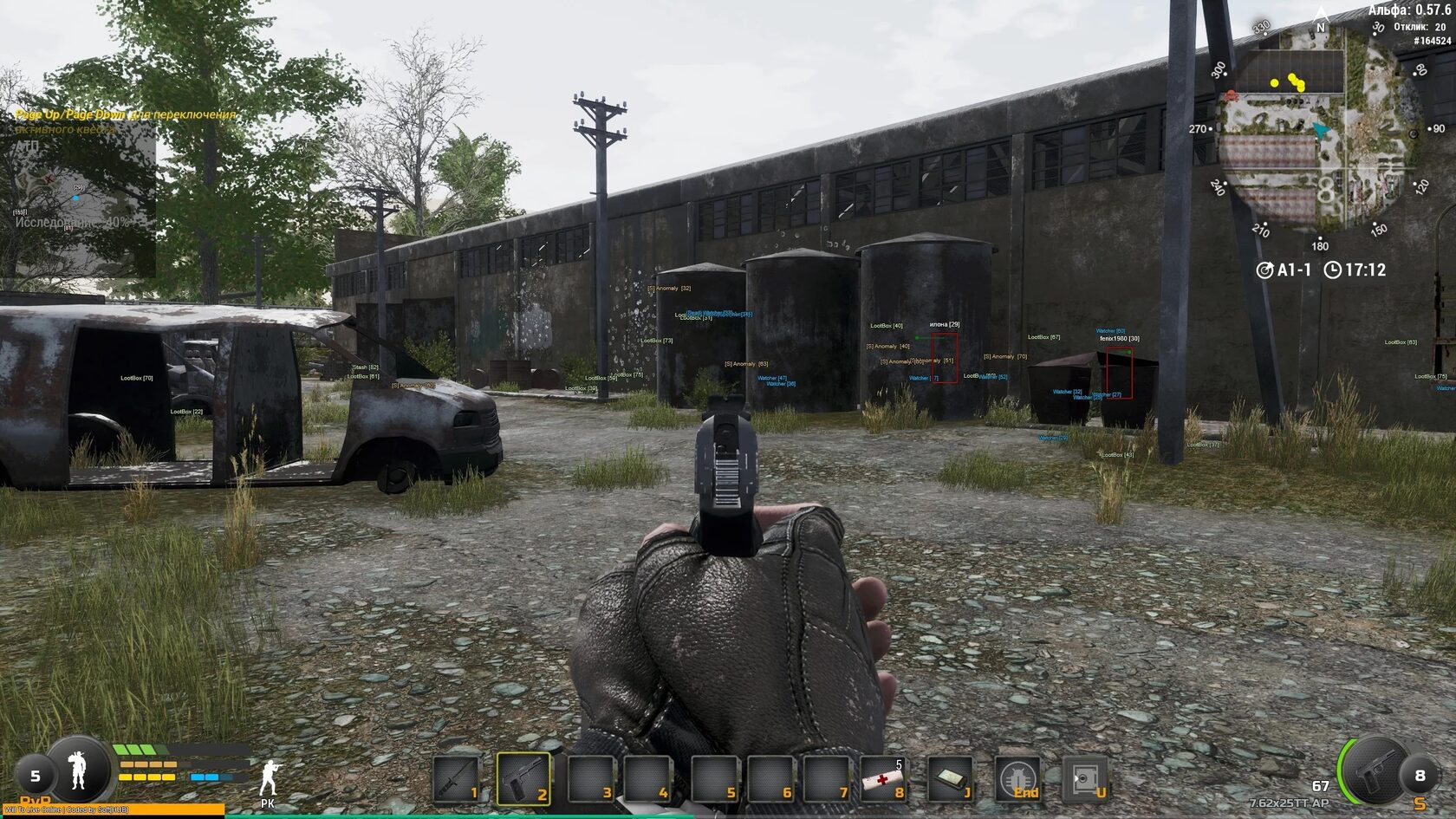Click the level 5 badge
The height and width of the screenshot is (819, 1456).
tap(36, 776)
